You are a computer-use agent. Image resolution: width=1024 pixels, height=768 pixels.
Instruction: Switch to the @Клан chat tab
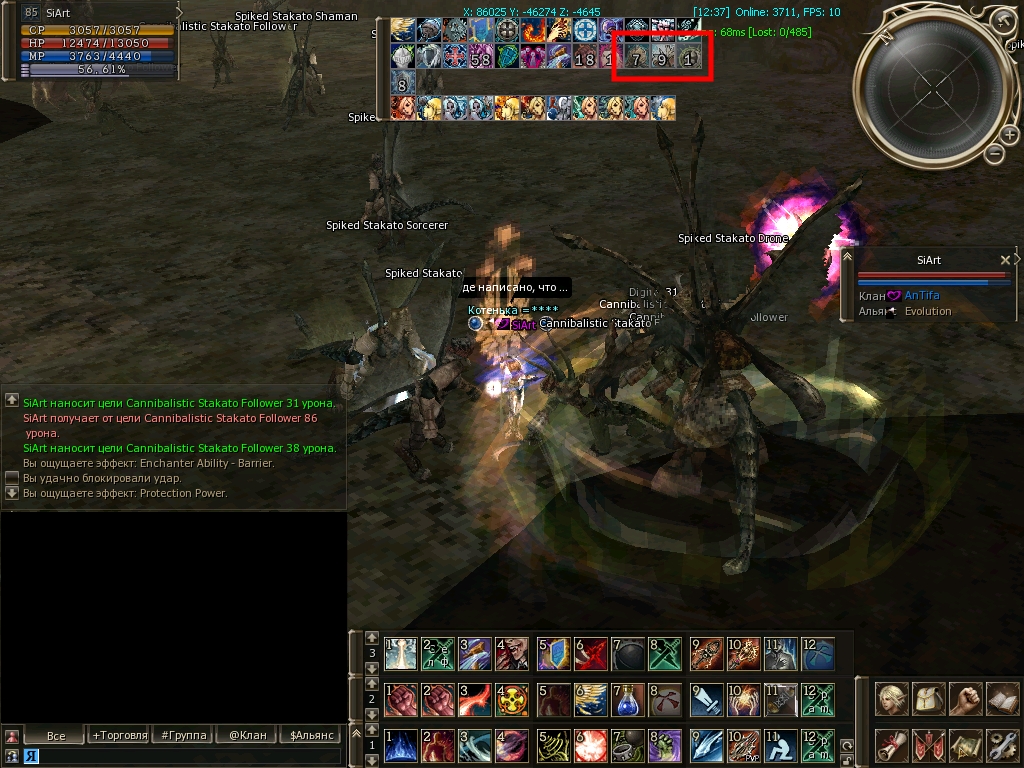click(x=247, y=735)
